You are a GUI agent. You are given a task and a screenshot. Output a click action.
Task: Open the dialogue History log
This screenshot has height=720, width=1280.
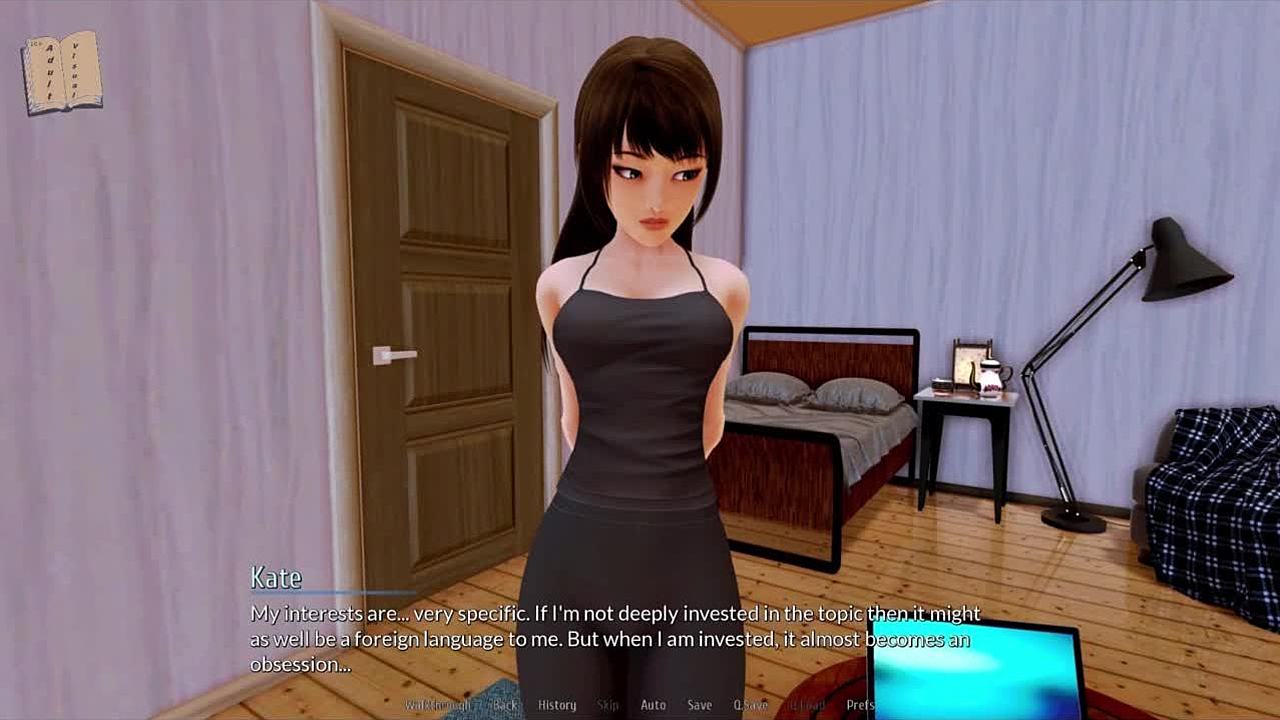pyautogui.click(x=557, y=705)
